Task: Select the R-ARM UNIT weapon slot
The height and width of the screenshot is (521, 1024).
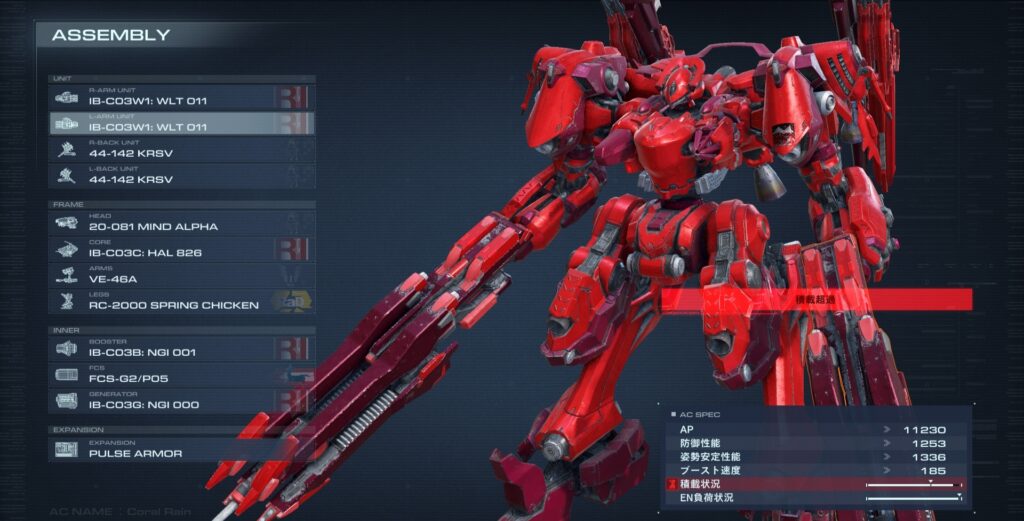Action: tap(182, 97)
